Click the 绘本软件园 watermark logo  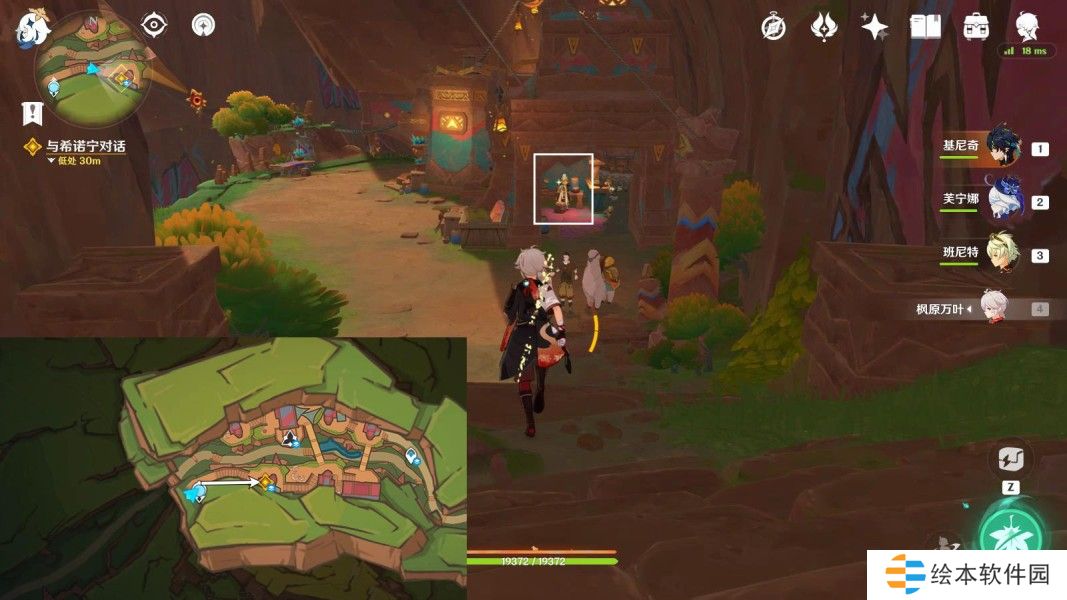[966, 575]
